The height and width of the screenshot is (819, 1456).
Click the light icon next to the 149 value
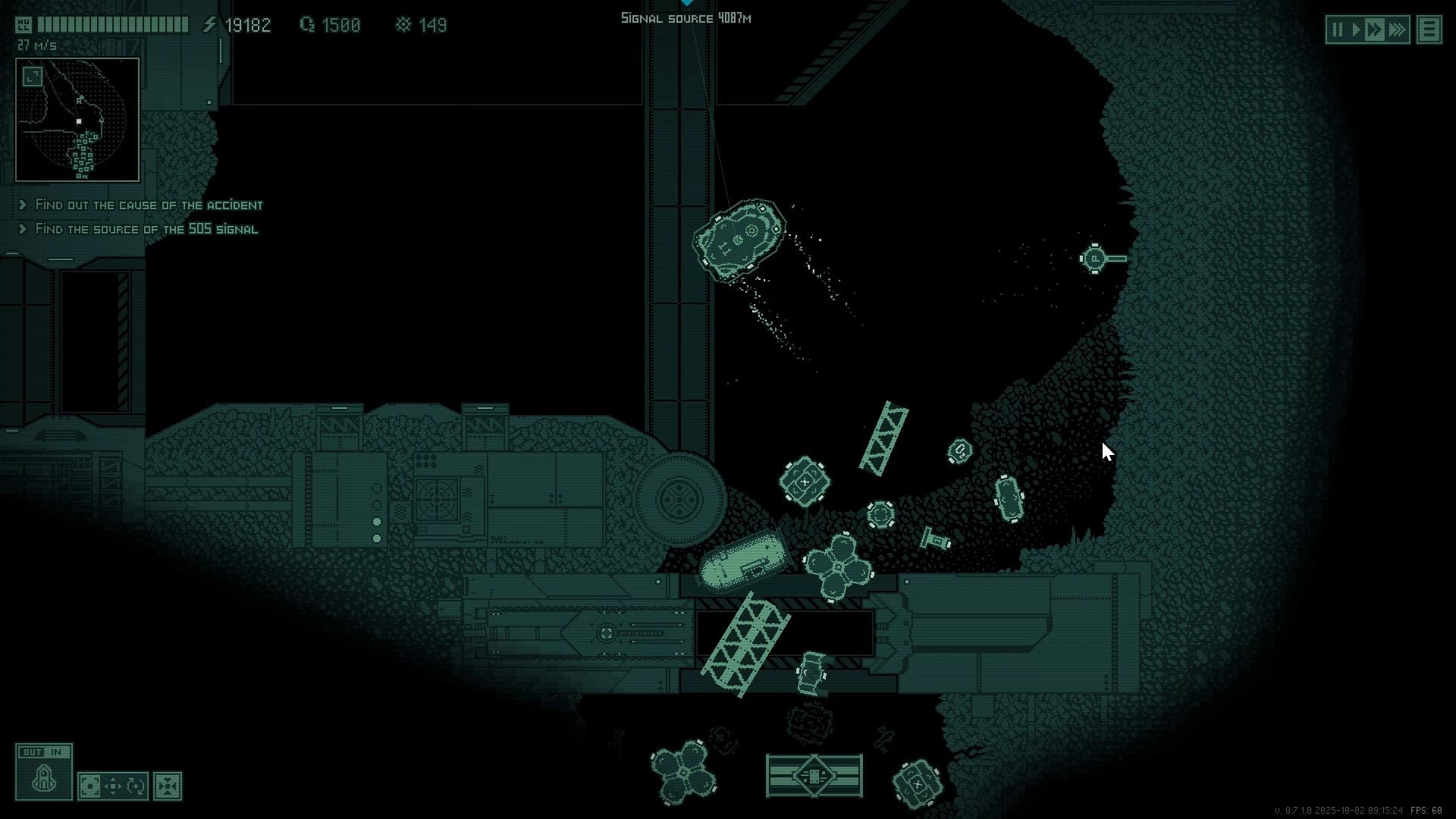pos(403,25)
